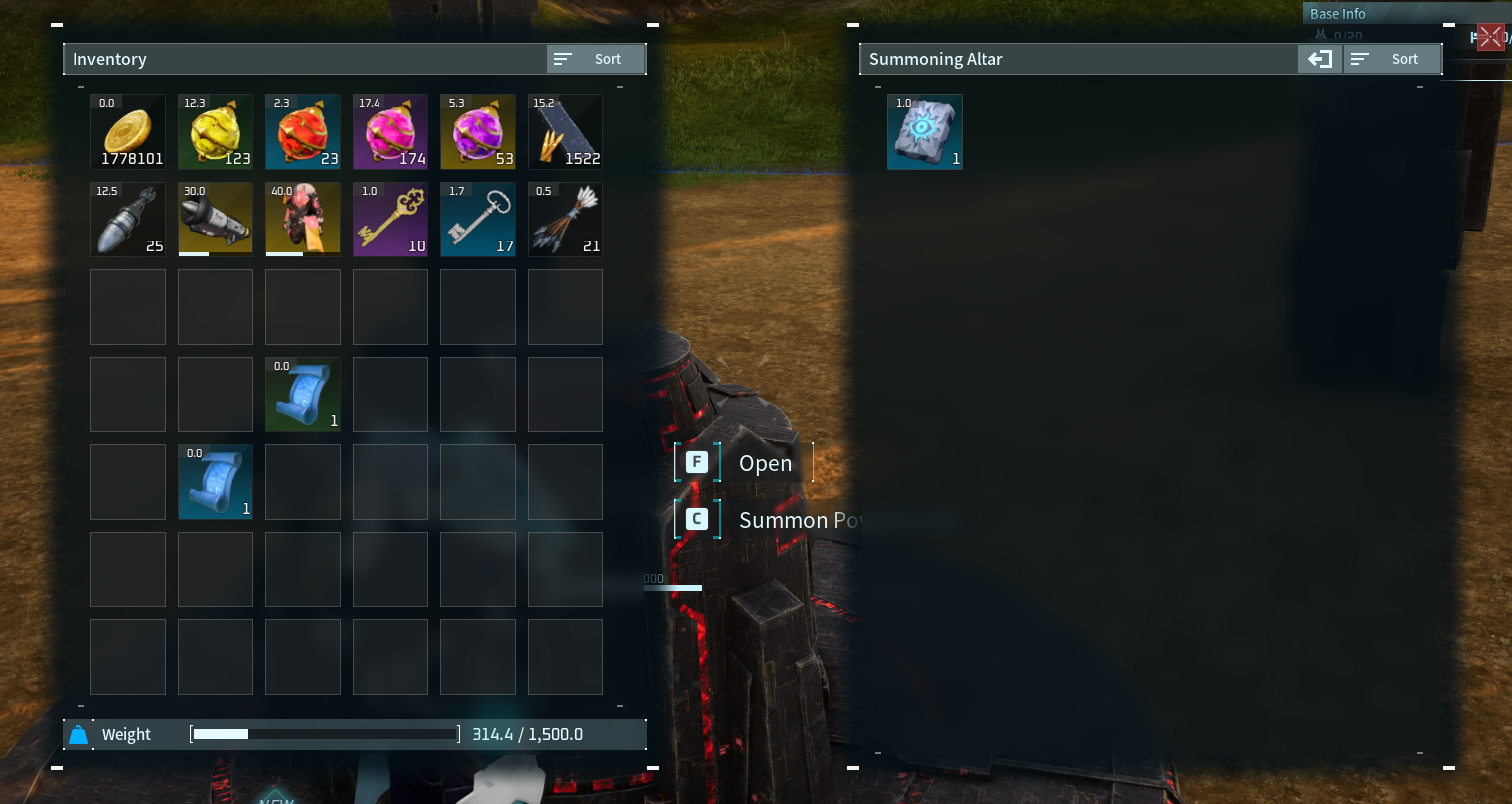Click the arrows bundle stack of 21
The image size is (1512, 804).
pyautogui.click(x=564, y=220)
